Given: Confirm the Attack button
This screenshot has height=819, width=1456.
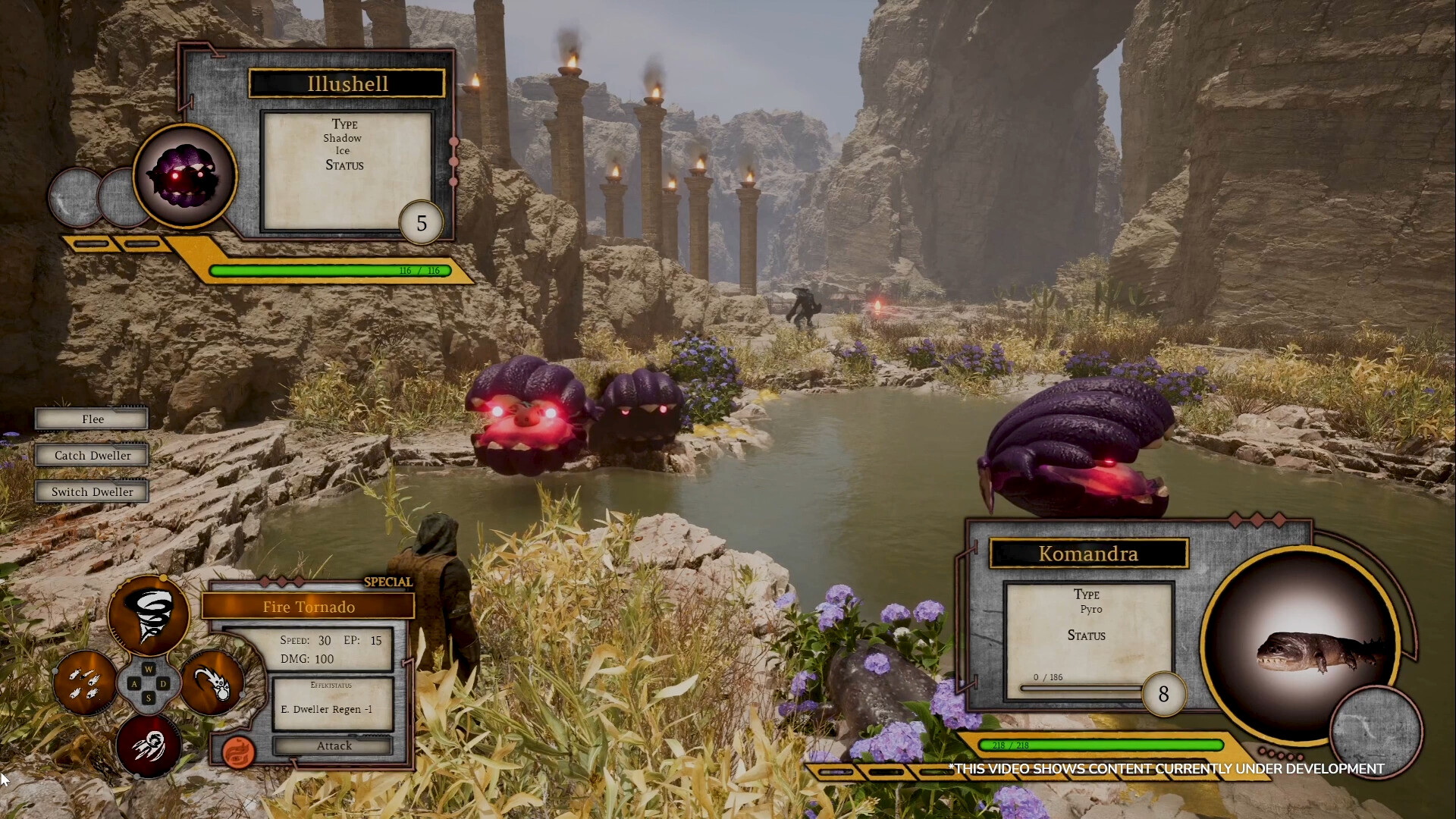Looking at the screenshot, I should pos(334,746).
